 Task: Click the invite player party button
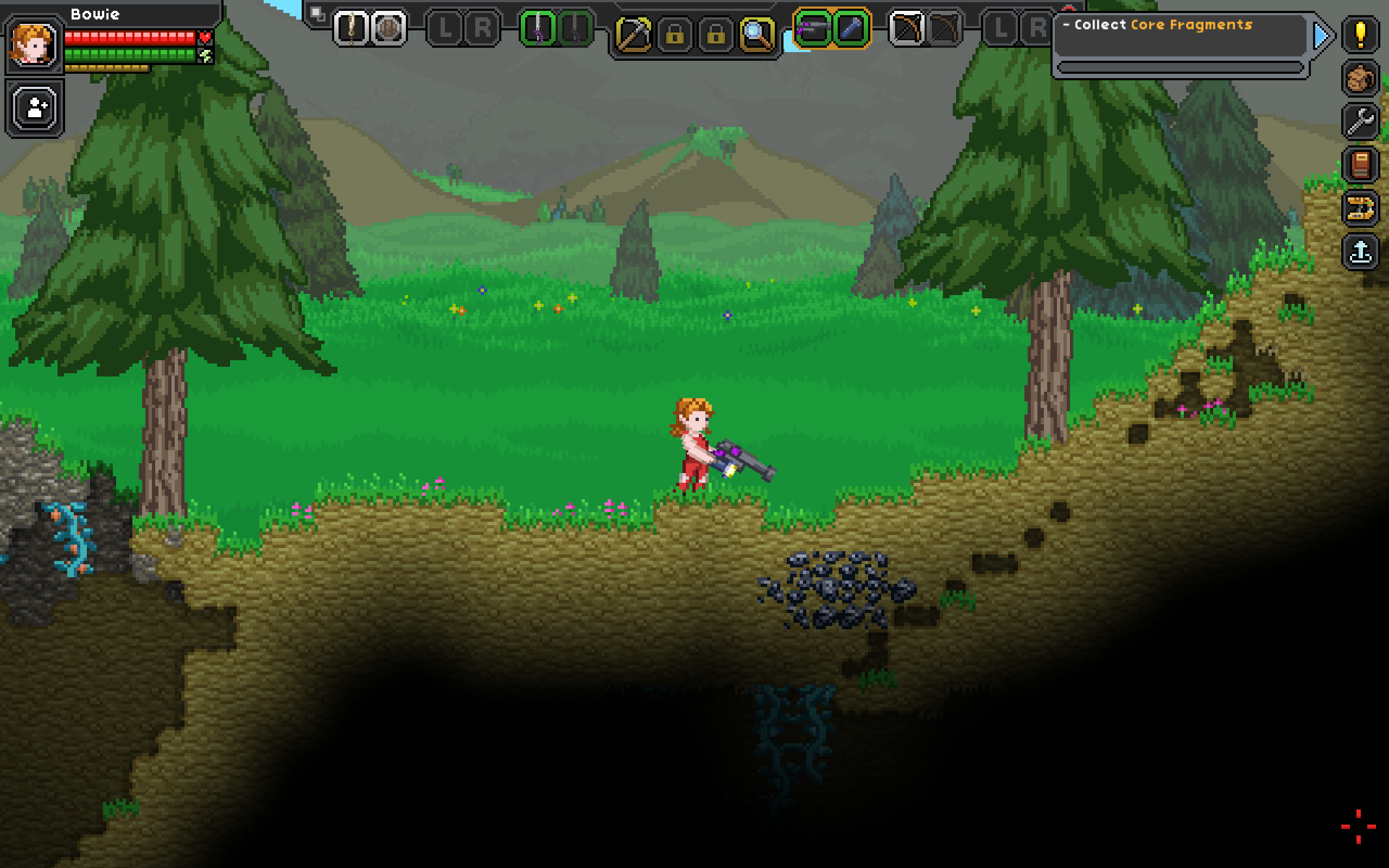tap(36, 108)
